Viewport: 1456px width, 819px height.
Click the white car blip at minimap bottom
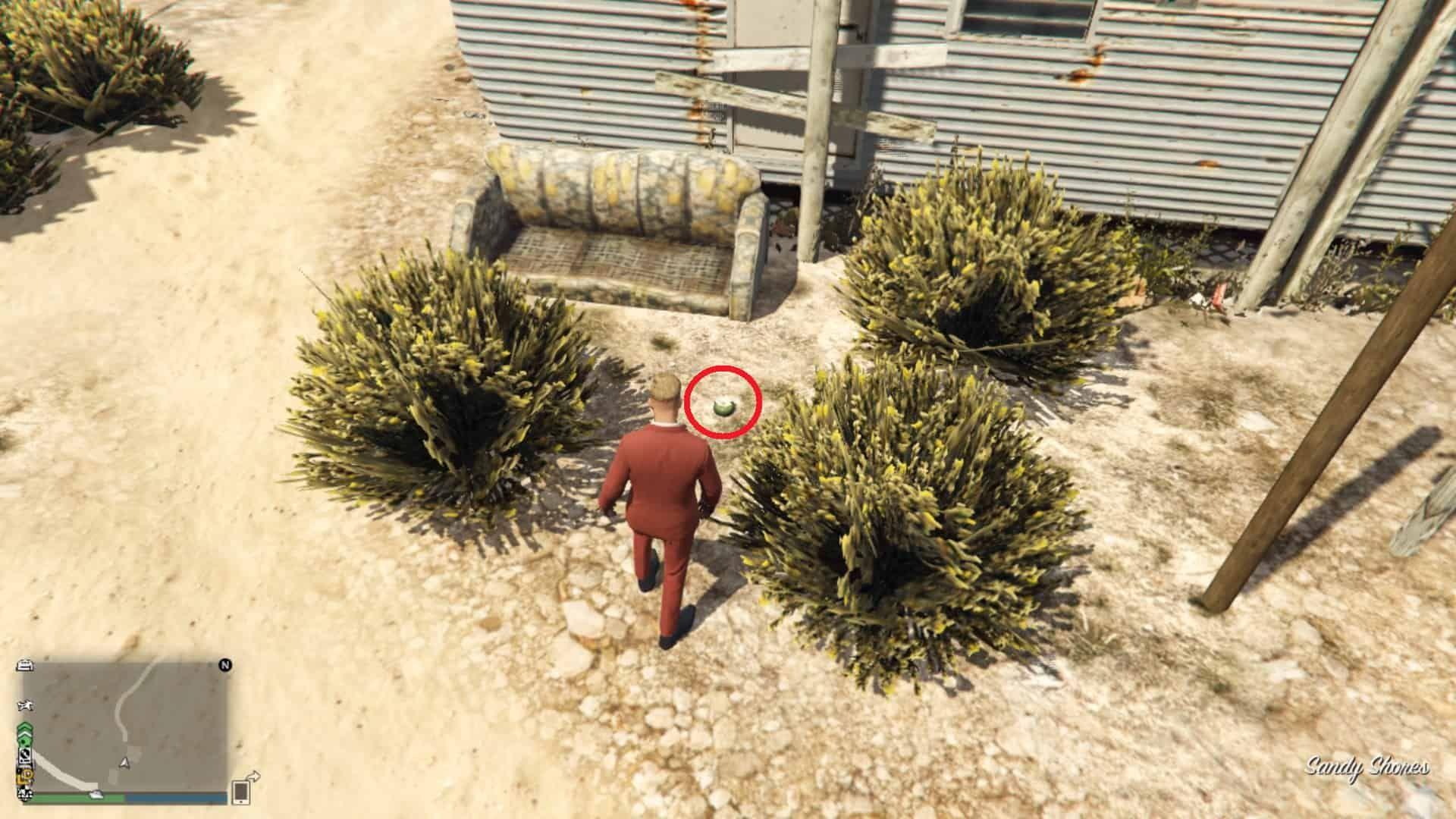[96, 794]
